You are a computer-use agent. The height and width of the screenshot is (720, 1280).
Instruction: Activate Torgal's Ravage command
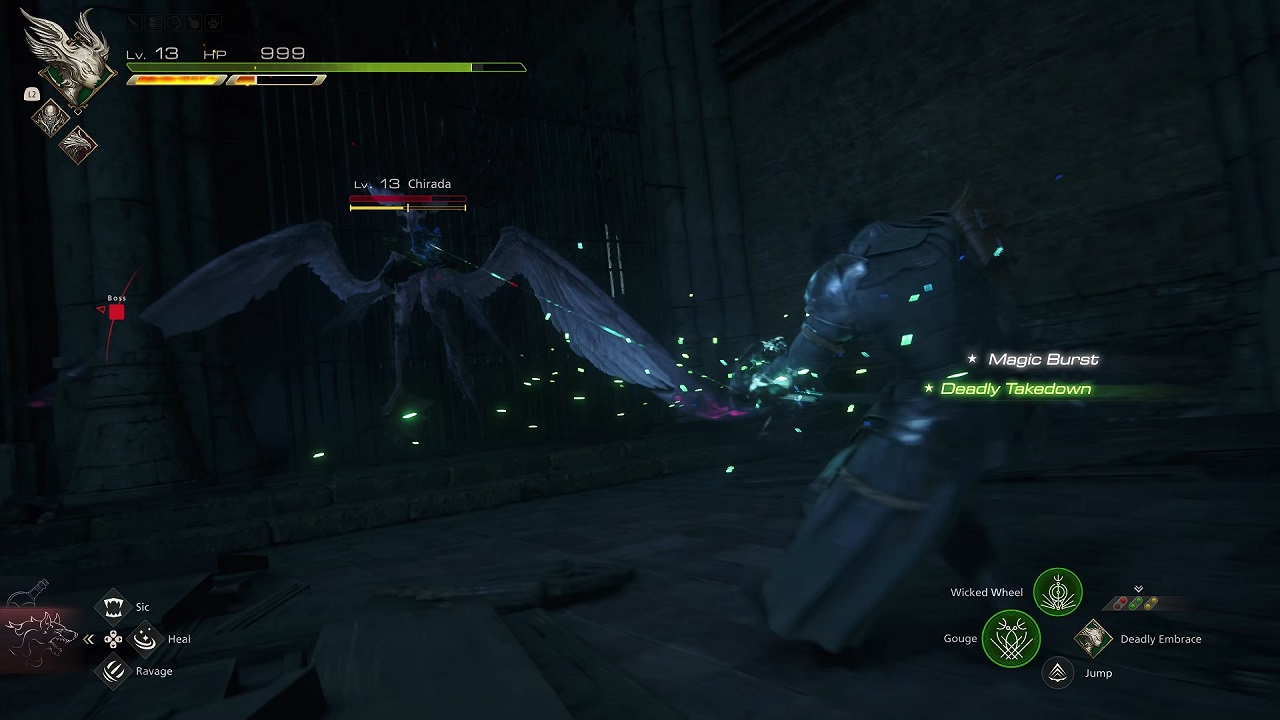[x=114, y=671]
